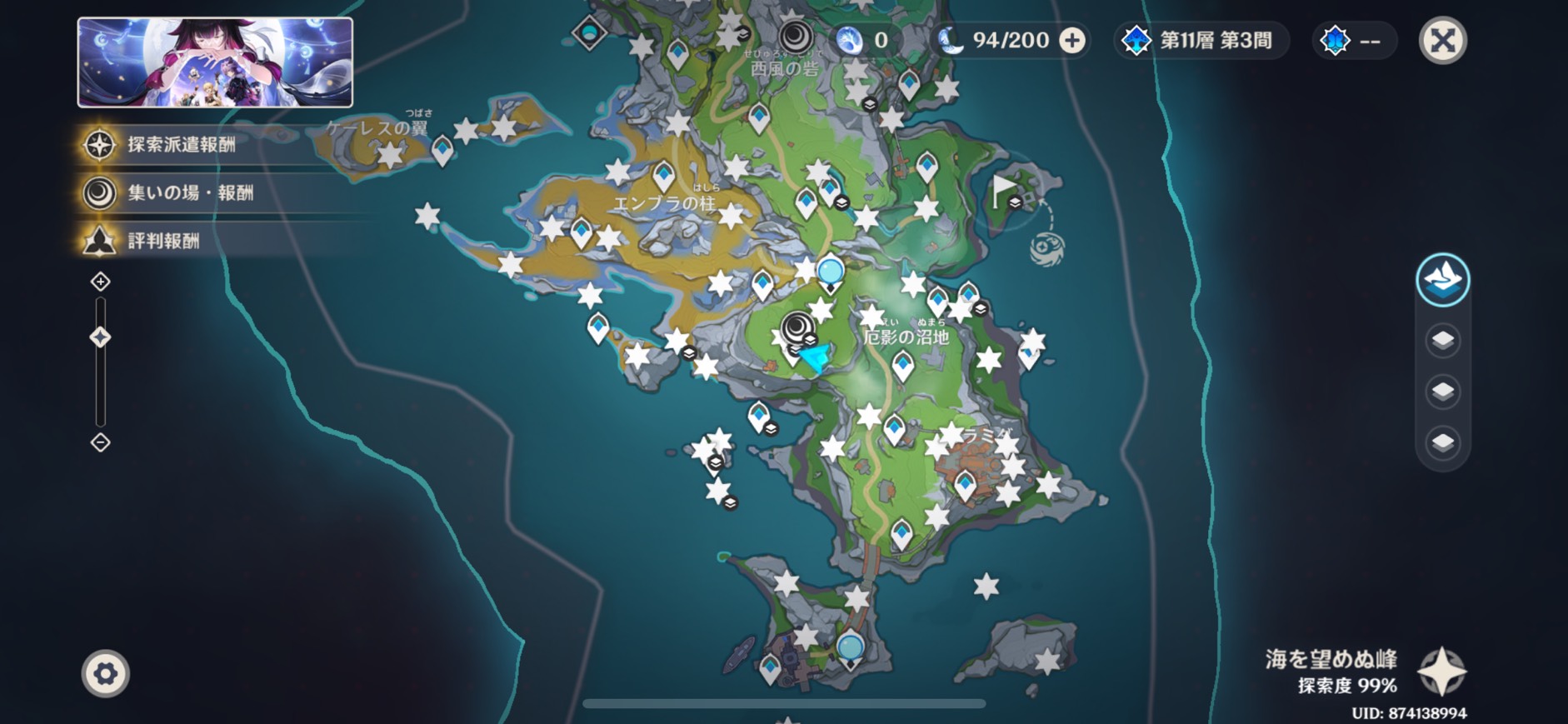The image size is (1568, 724).
Task: Open 探索派遣報酬 expedition rewards
Action: [x=181, y=144]
